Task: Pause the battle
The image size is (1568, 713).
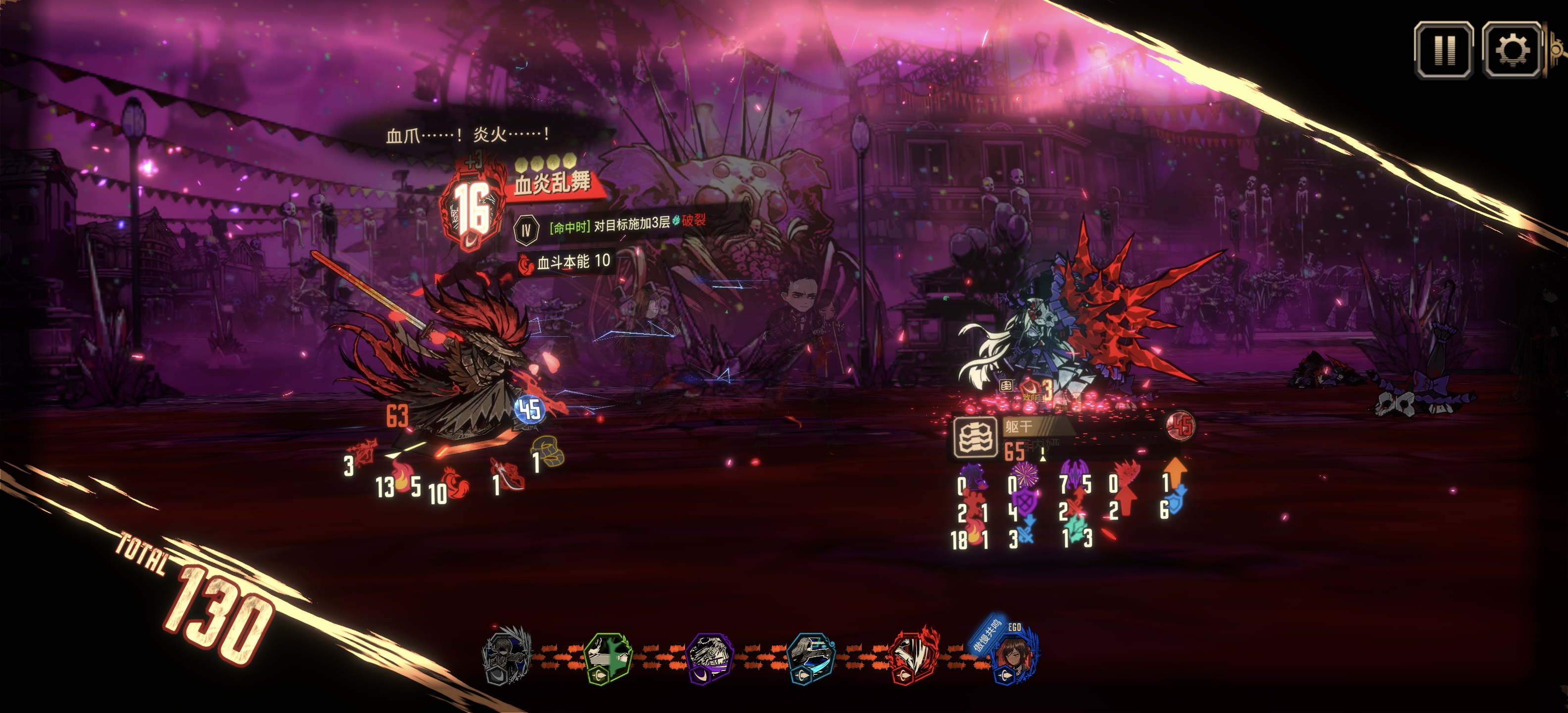Action: coord(1444,50)
